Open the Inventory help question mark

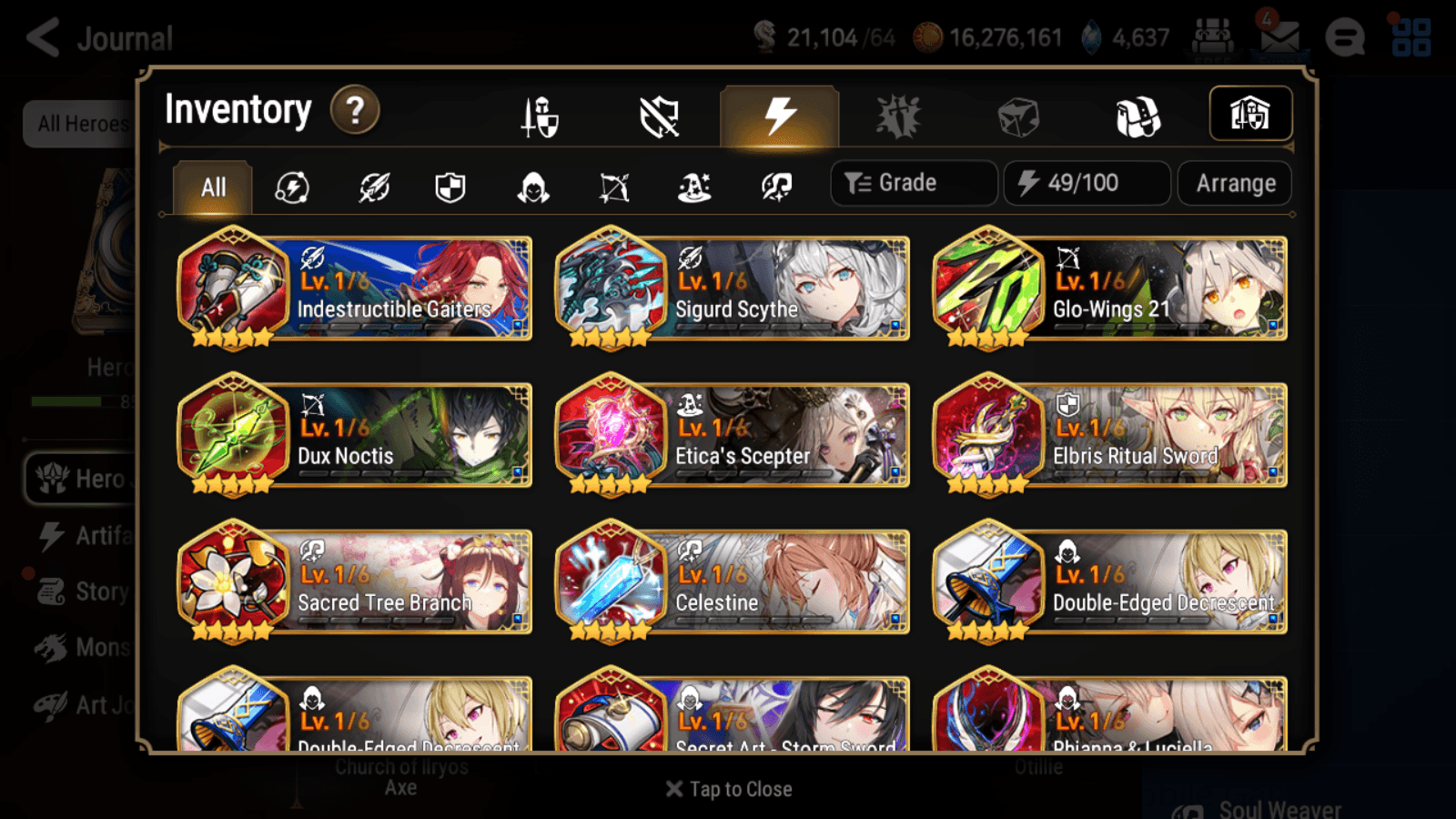(355, 110)
